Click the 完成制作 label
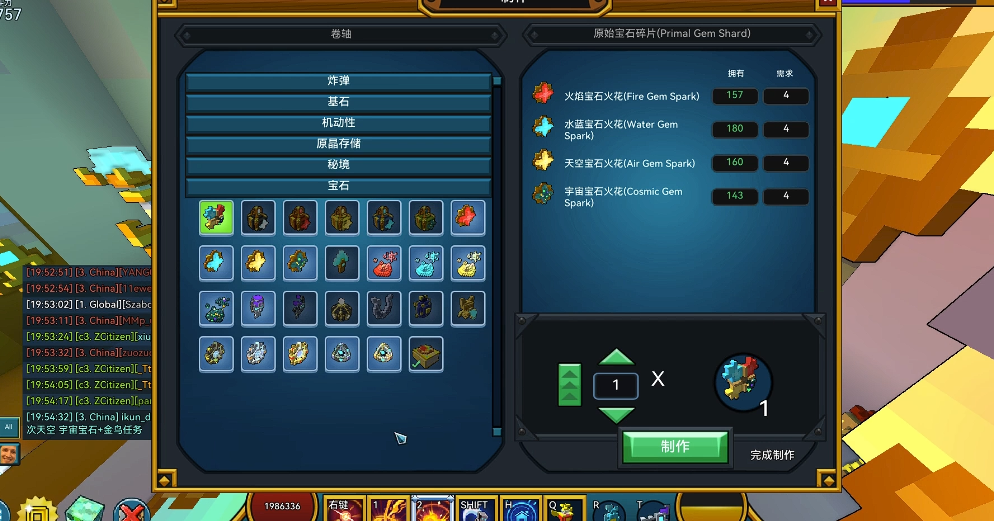The width and height of the screenshot is (994, 521). 772,455
